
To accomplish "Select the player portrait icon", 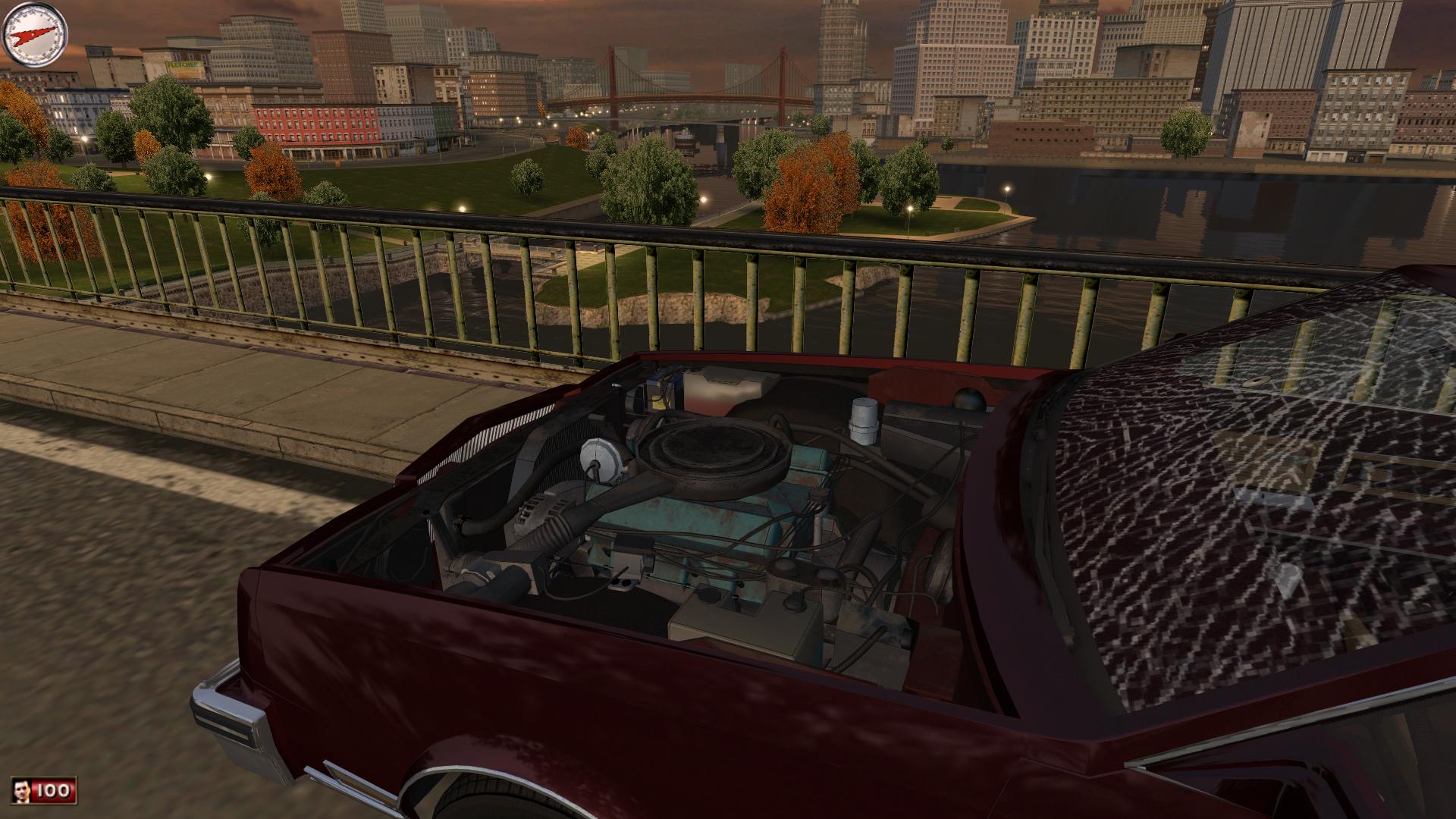I will click(x=23, y=791).
